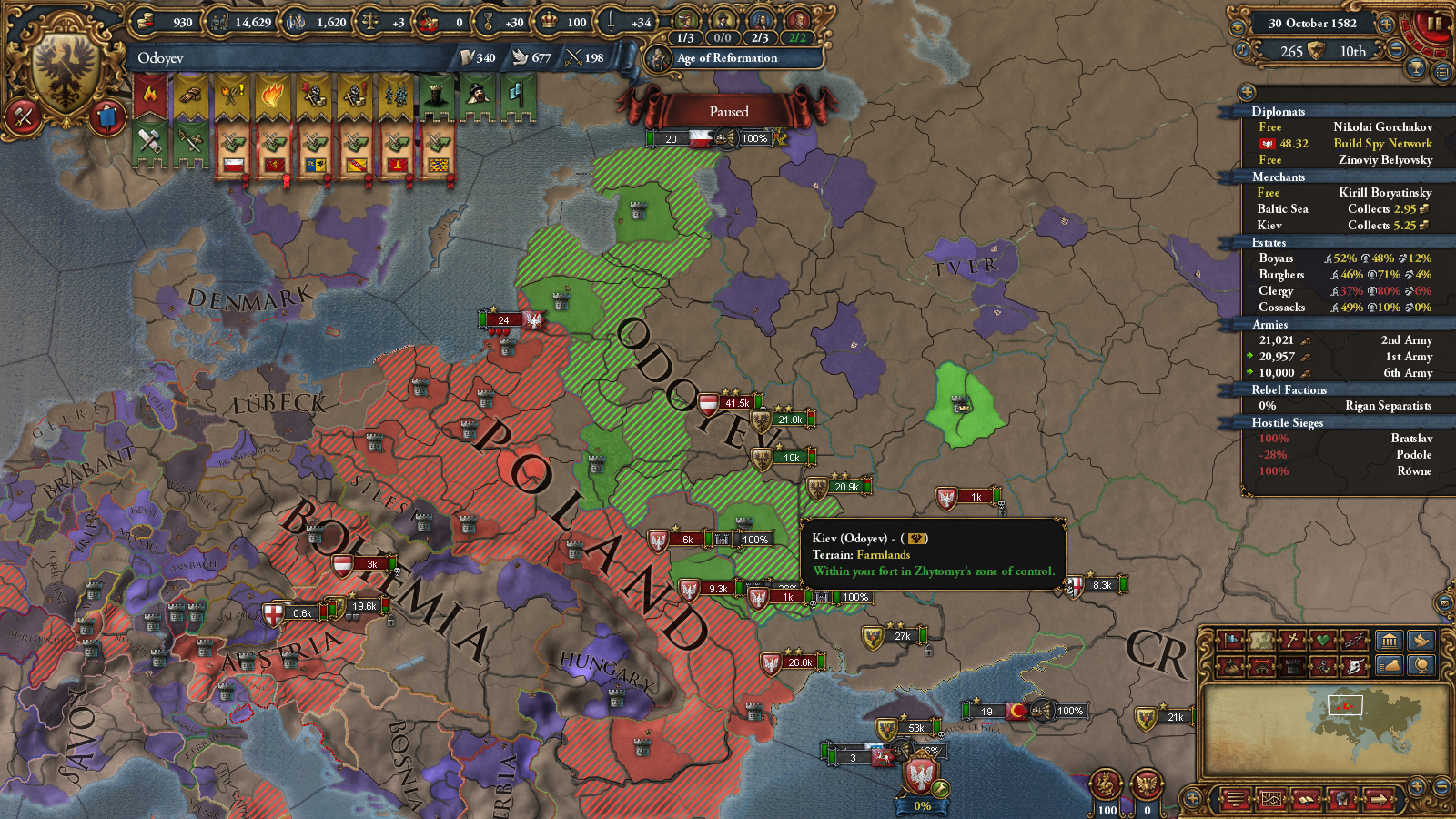Image resolution: width=1456 pixels, height=819 pixels.
Task: Click the globe icon beside the minimap
Action: click(x=1423, y=665)
